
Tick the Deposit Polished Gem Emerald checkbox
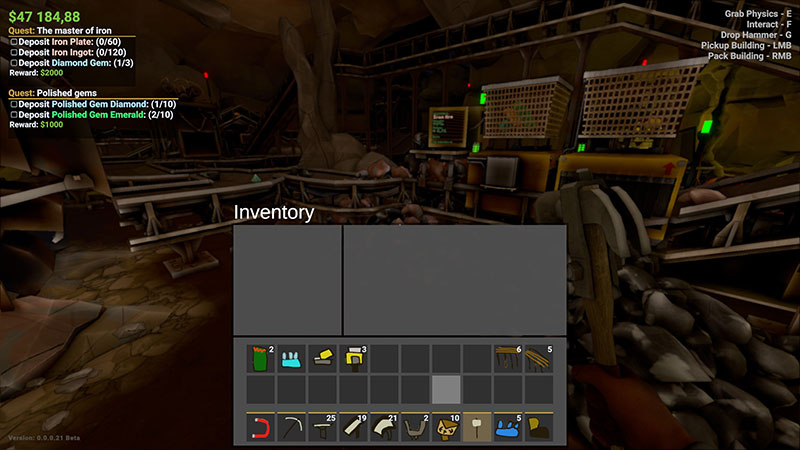13,114
